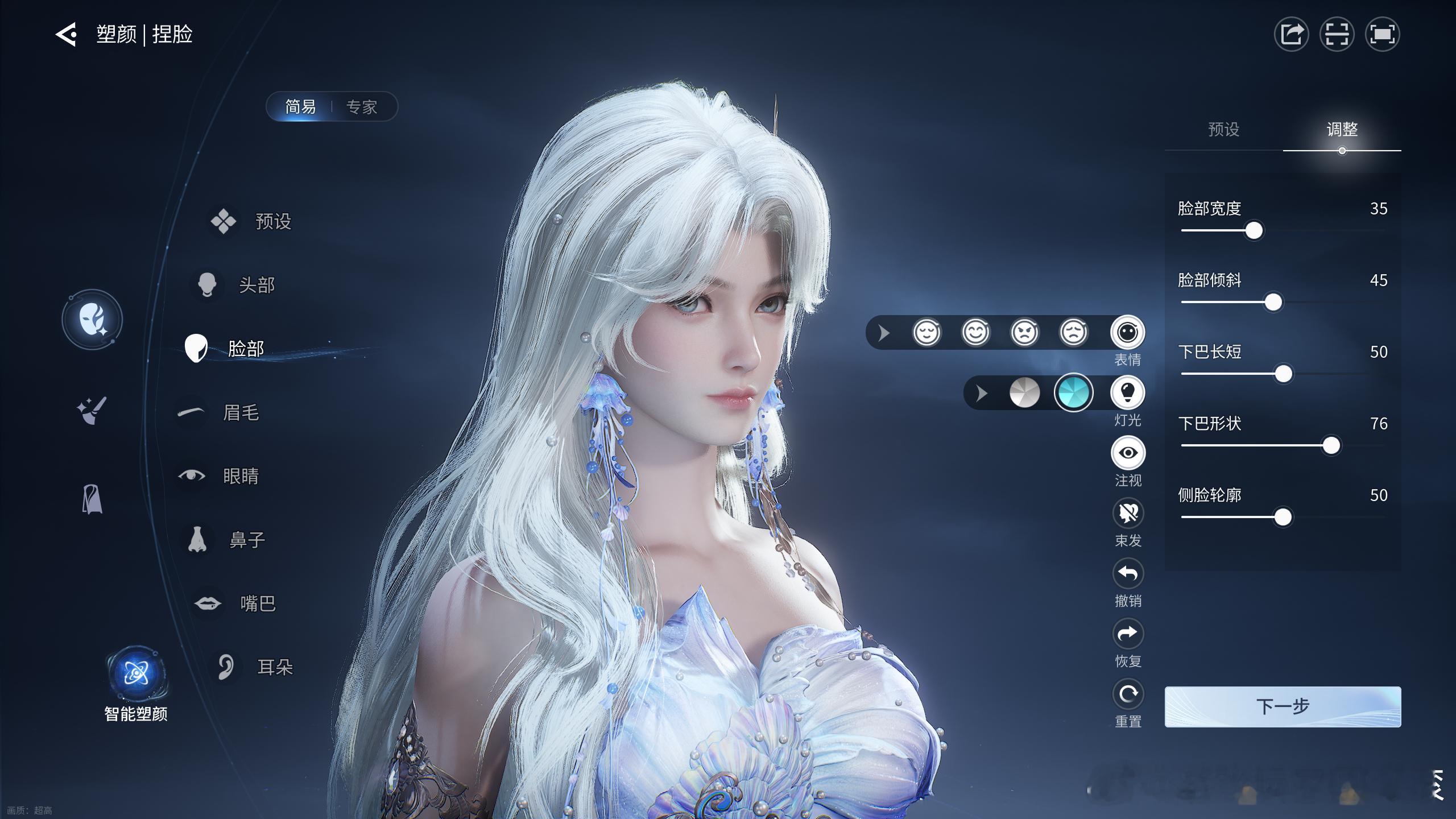This screenshot has width=1456, height=819.
Task: Go back using the top-left arrow
Action: point(66,35)
